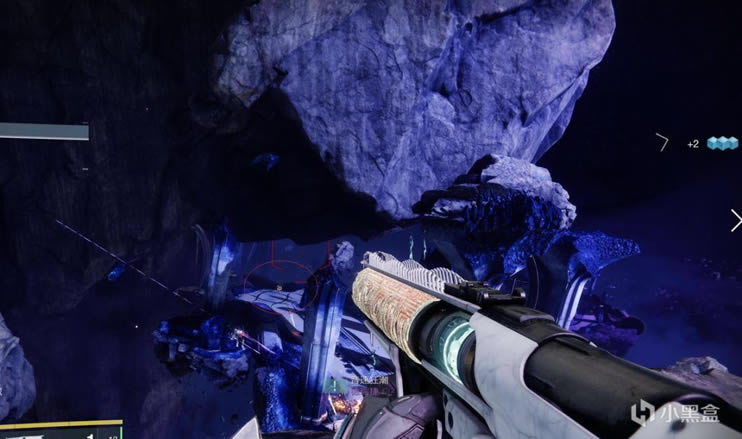Click the blue cubes loot pickup icon

point(722,143)
